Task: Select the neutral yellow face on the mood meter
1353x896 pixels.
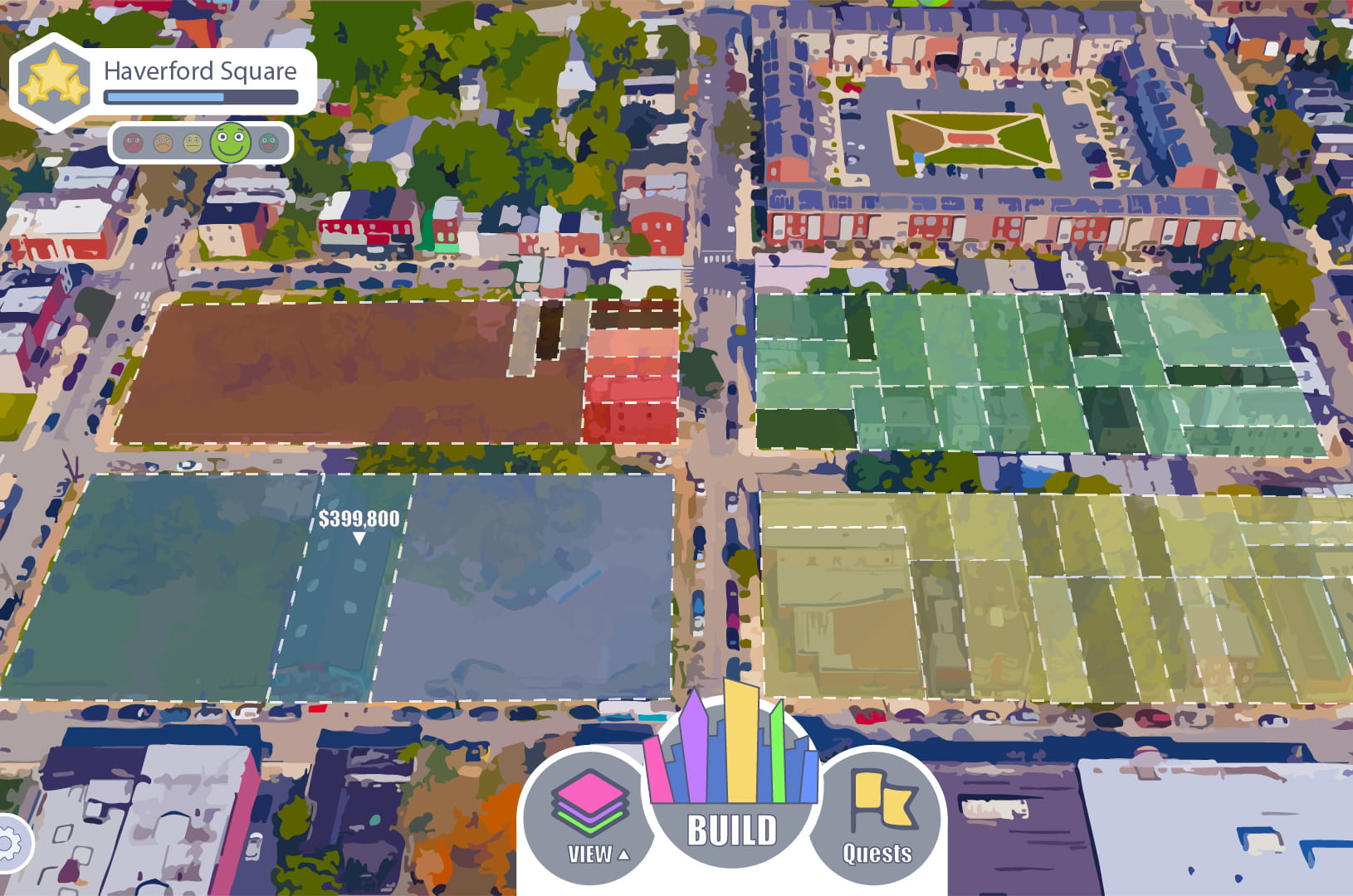Action: (191, 143)
